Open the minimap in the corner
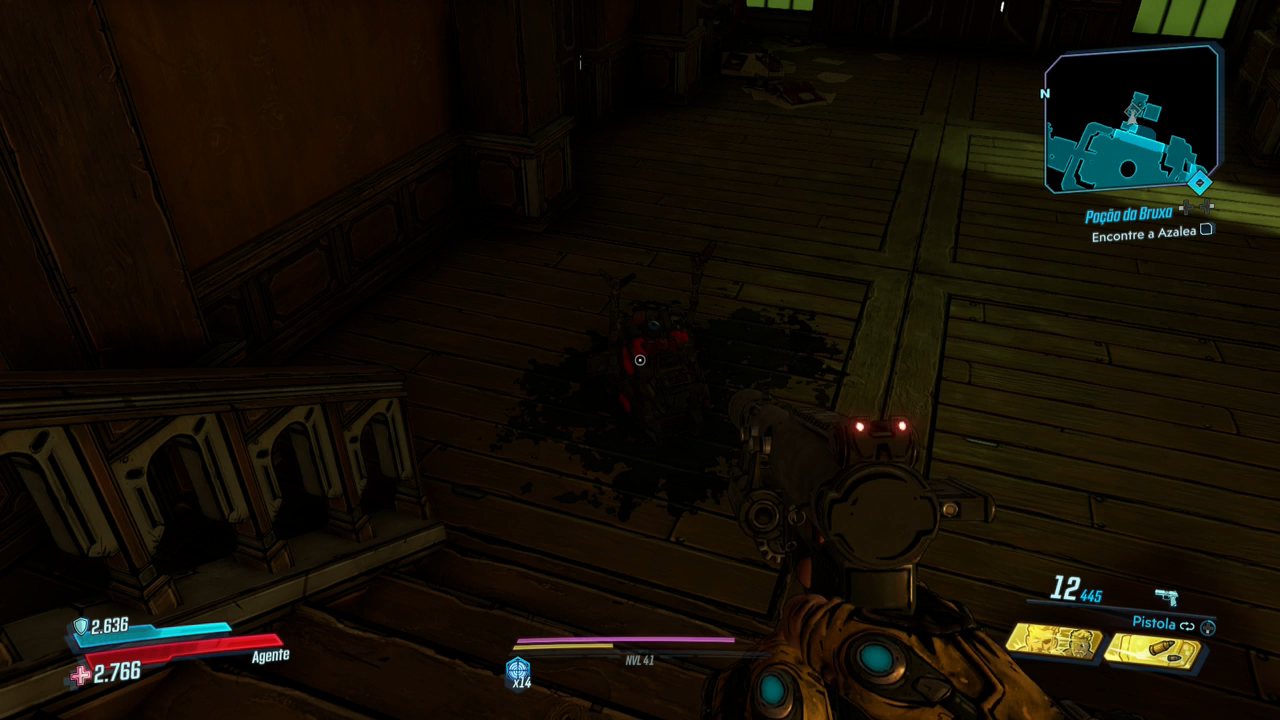Viewport: 1280px width, 720px height. tap(1130, 120)
